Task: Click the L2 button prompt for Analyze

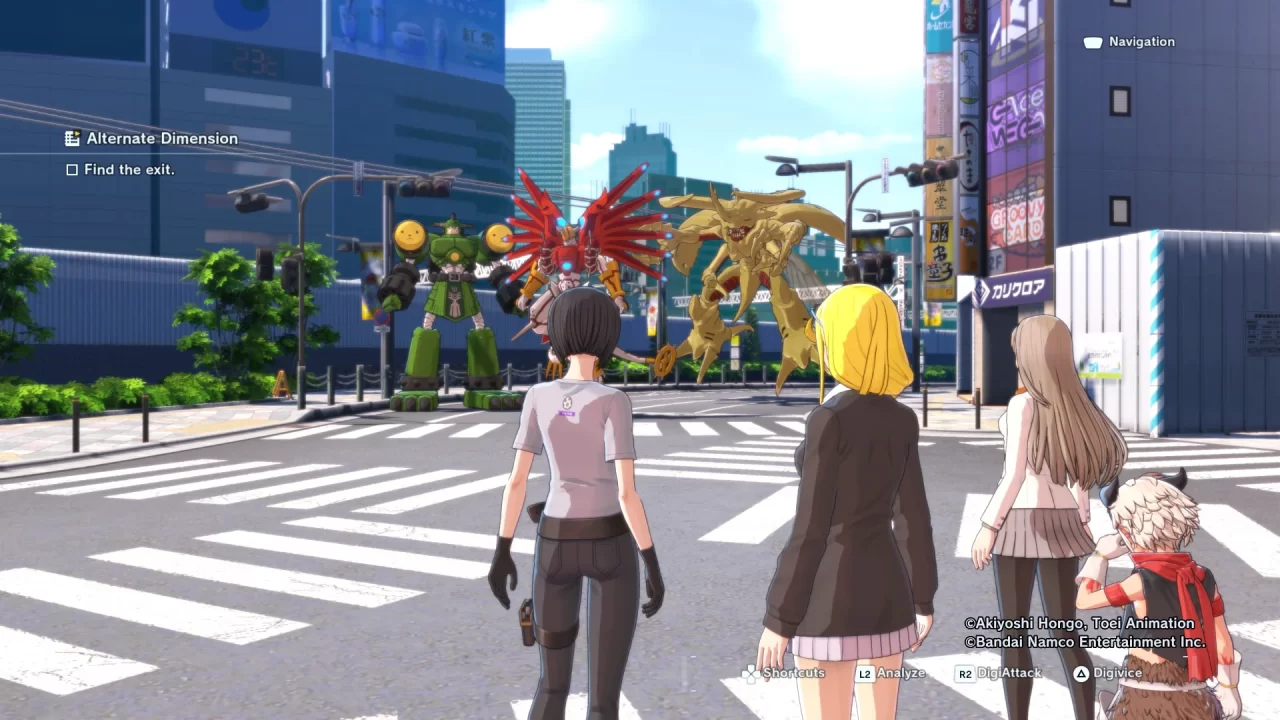Action: (x=864, y=673)
